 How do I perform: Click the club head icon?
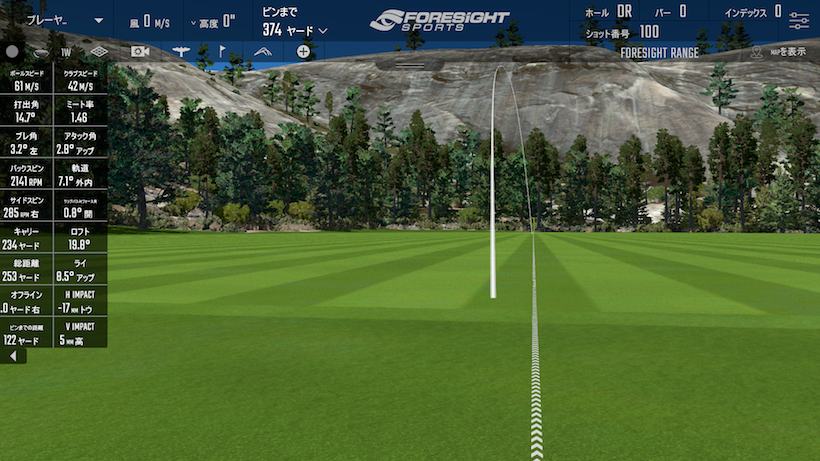[x=40, y=51]
